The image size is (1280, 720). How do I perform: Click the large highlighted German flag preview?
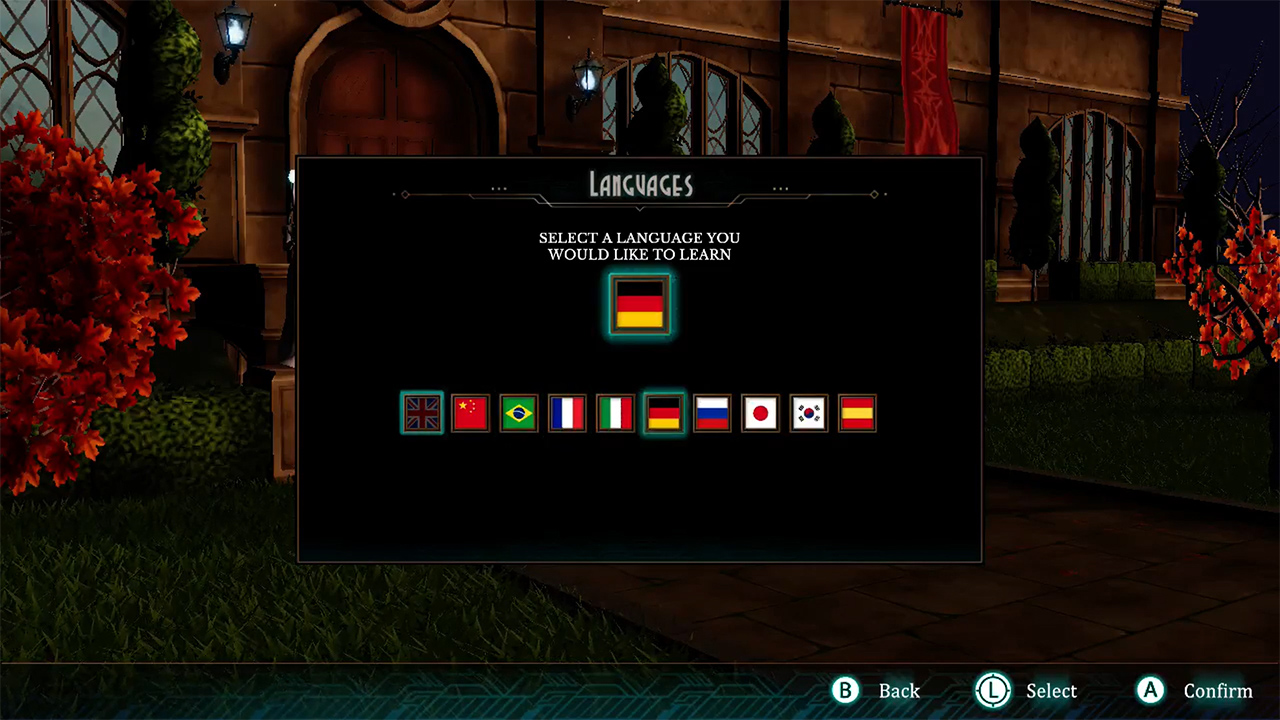640,305
